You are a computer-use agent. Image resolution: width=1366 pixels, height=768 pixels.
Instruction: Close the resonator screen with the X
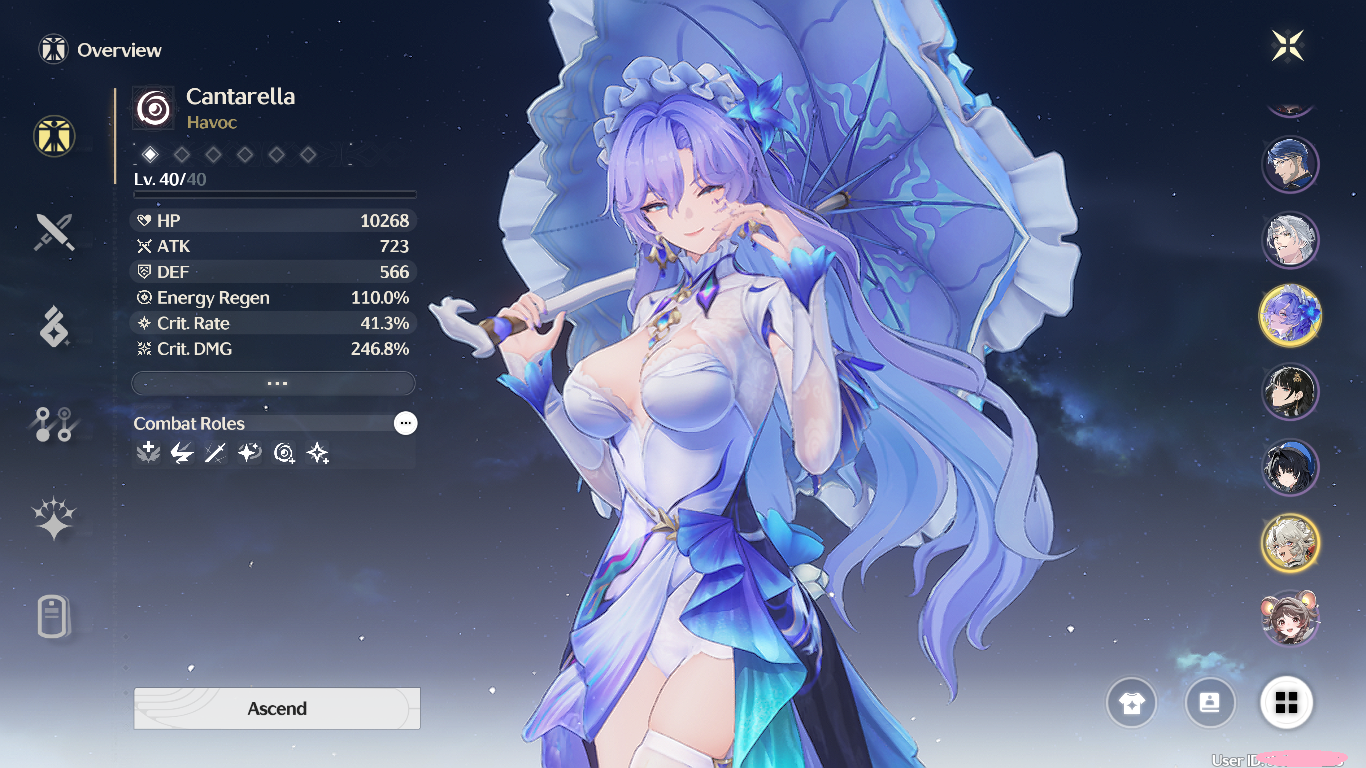coord(1288,45)
